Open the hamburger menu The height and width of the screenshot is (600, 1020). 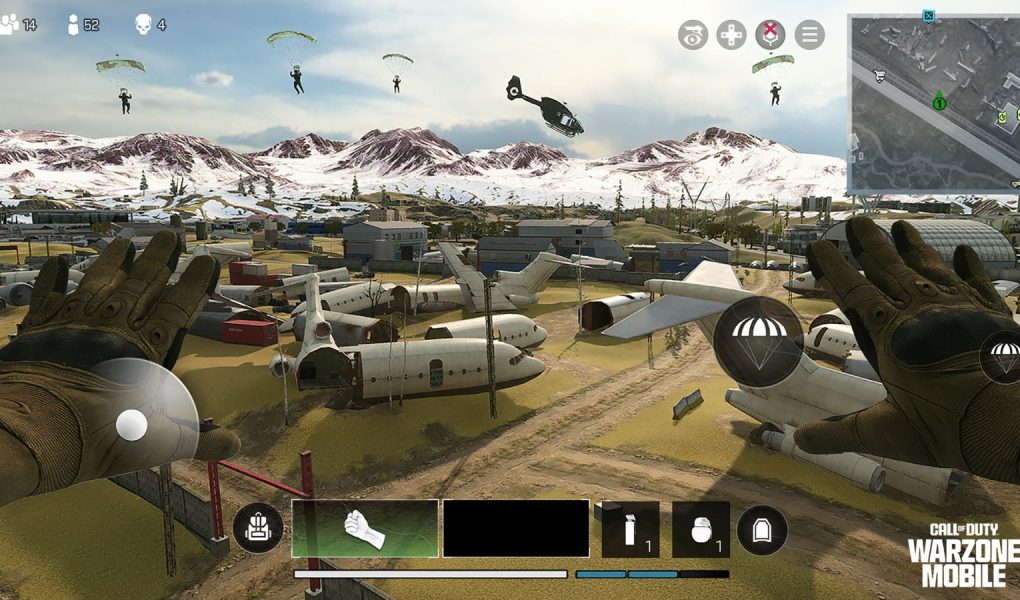(810, 35)
